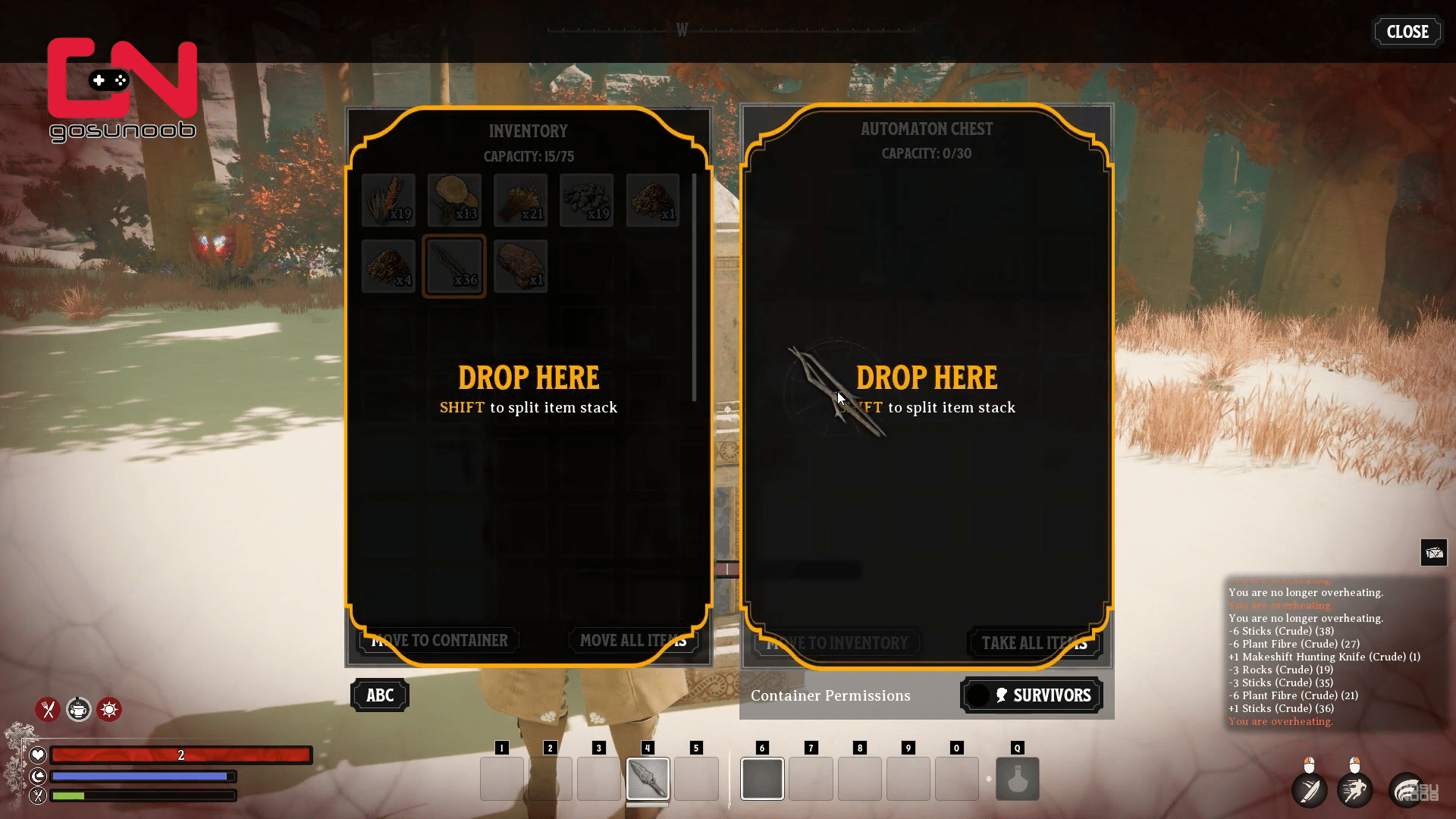Screen dimensions: 1456x819
Task: Click the red health bar
Action: pyautogui.click(x=180, y=755)
